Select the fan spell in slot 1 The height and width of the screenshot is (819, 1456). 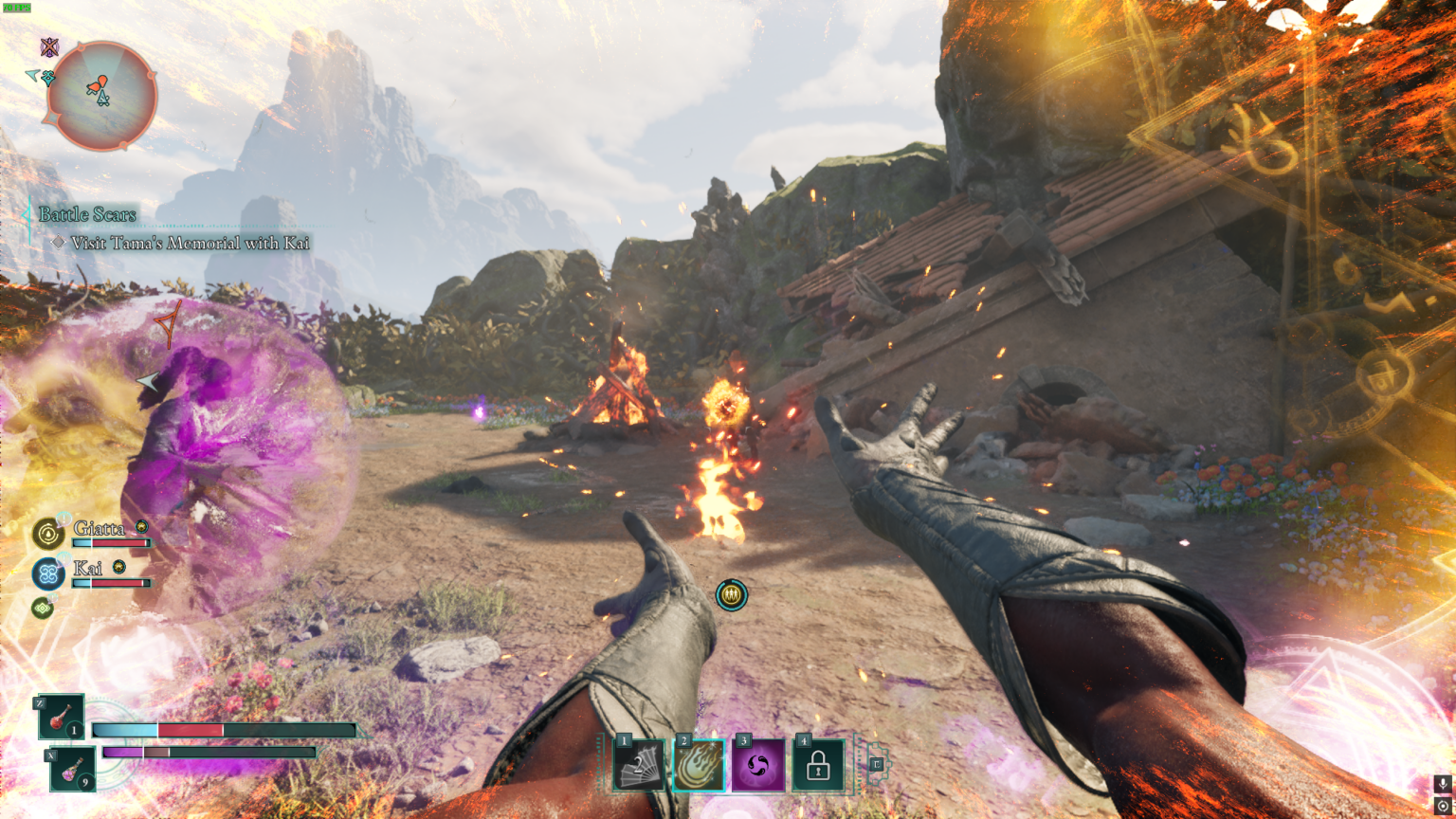tap(639, 765)
